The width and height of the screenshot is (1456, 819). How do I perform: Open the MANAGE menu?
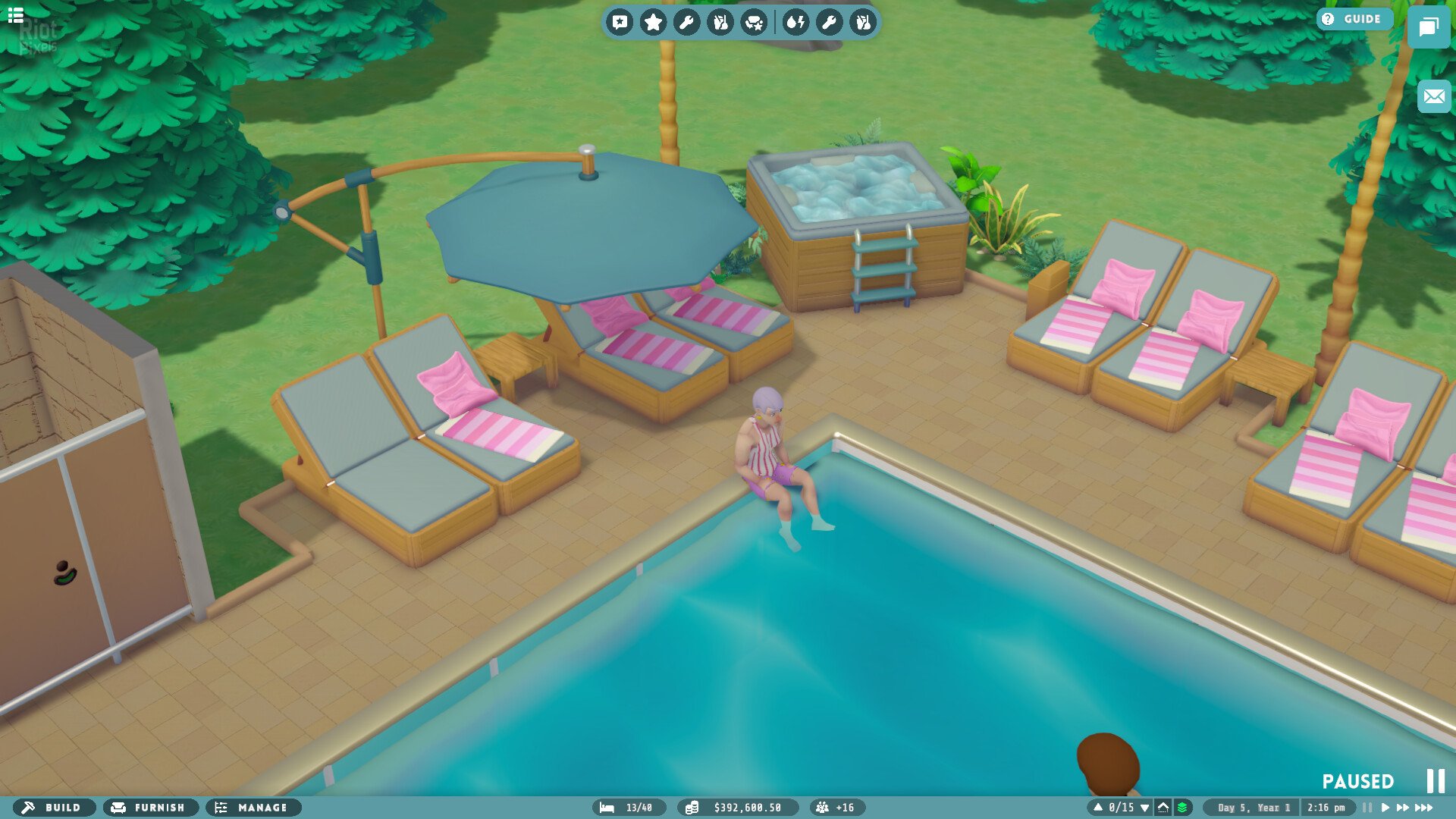point(253,808)
